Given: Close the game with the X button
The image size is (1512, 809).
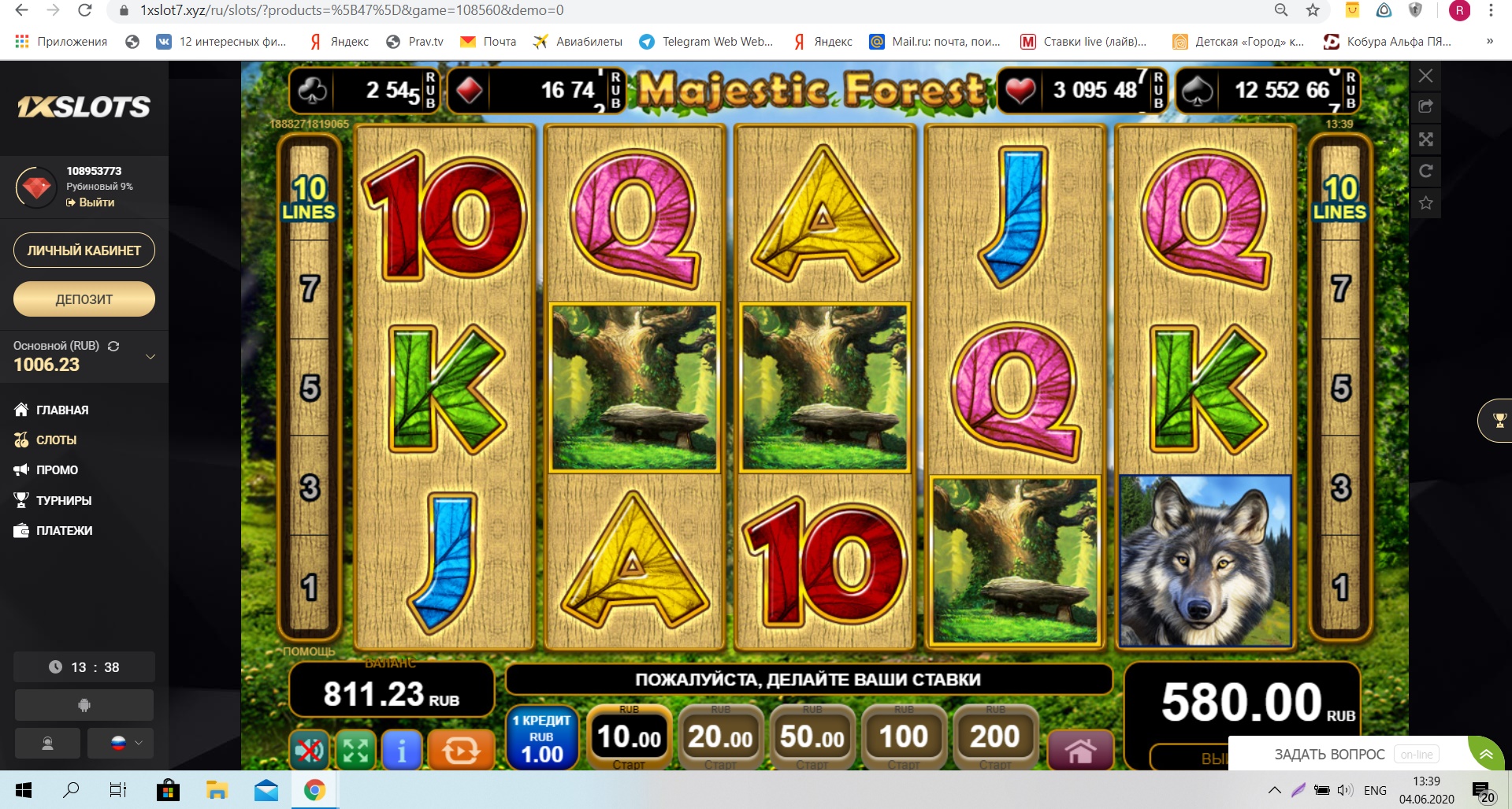Looking at the screenshot, I should point(1425,76).
